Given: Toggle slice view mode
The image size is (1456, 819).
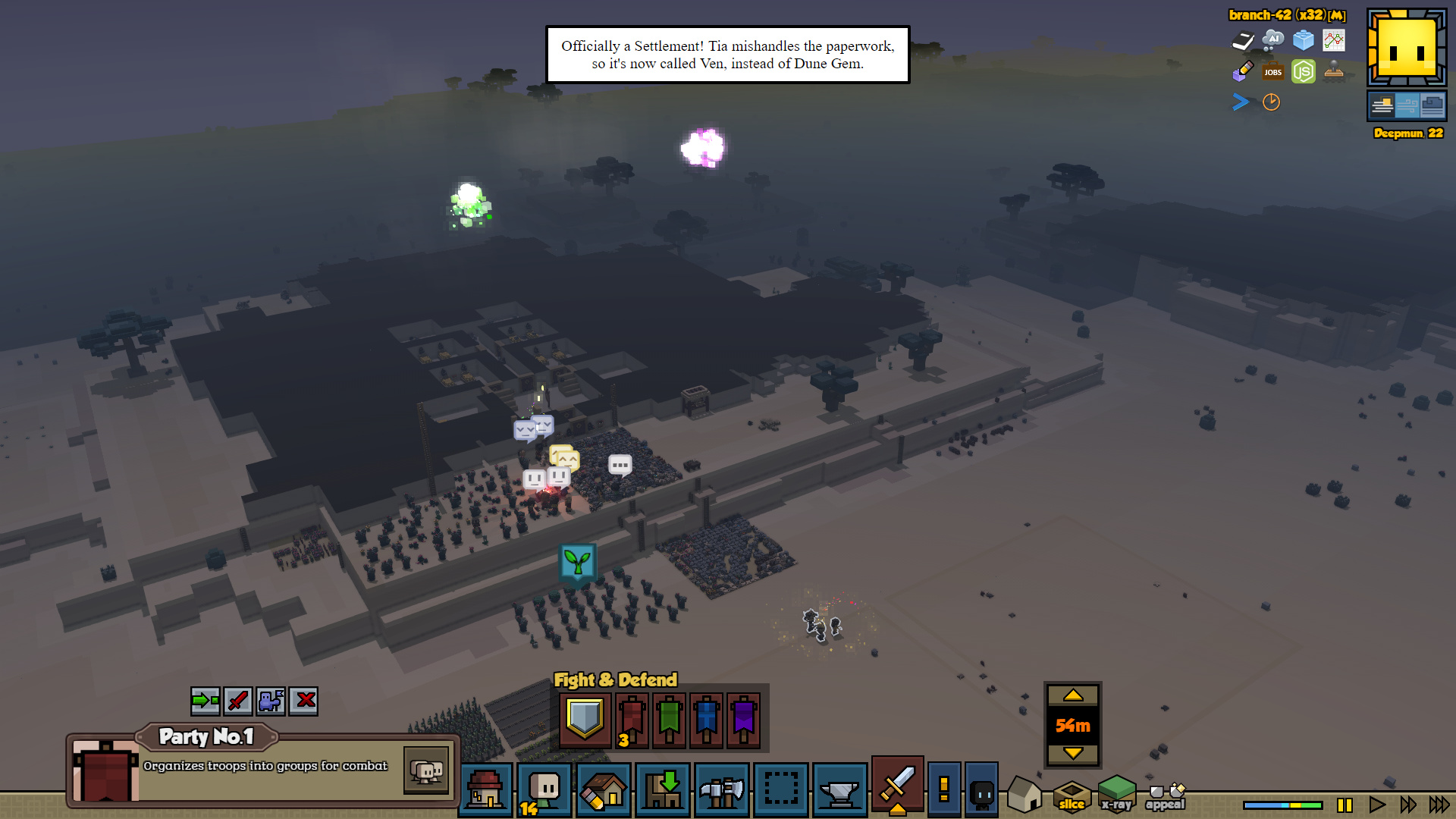Looking at the screenshot, I should (1072, 795).
